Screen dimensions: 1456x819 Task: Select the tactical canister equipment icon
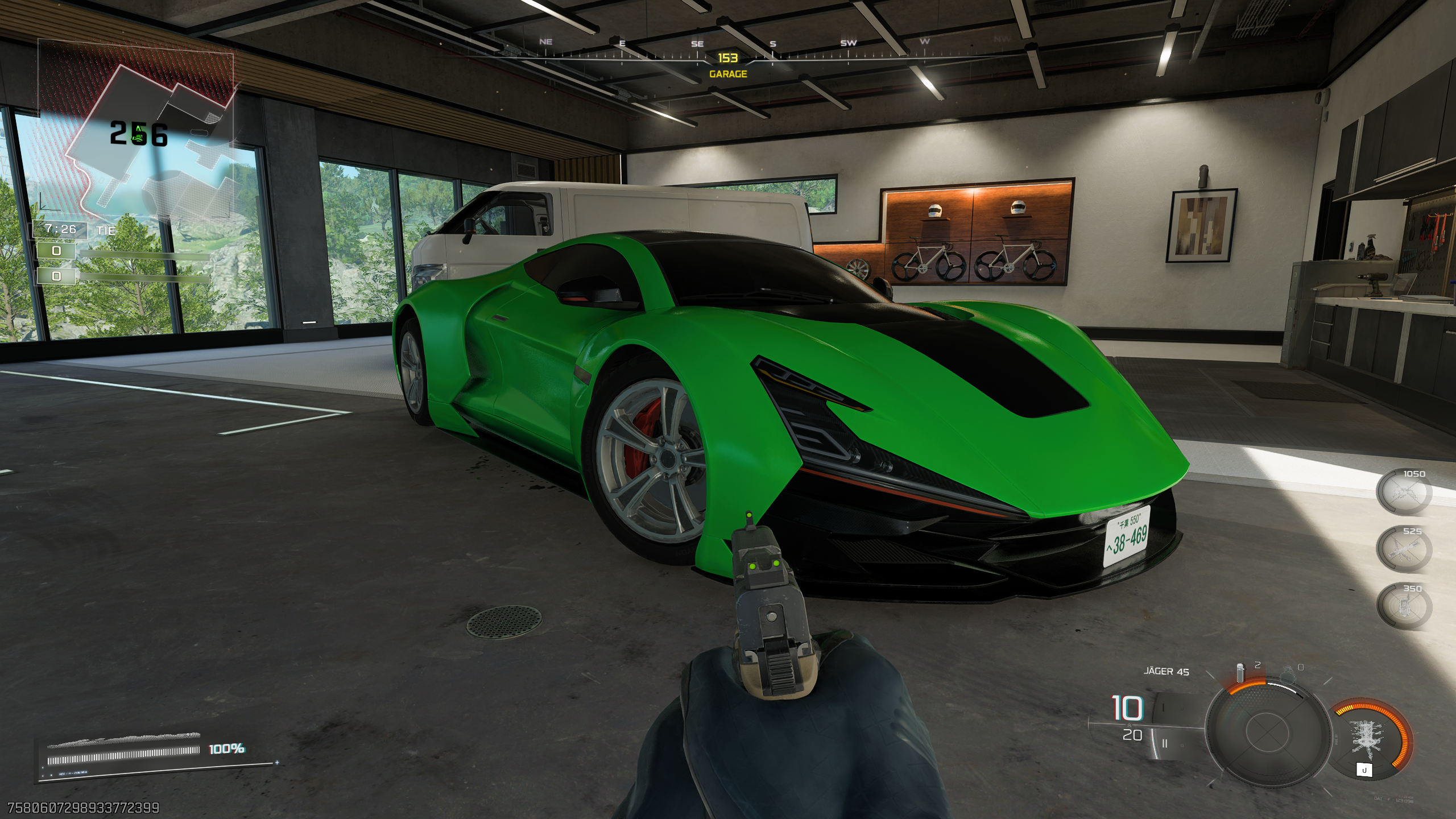1240,672
